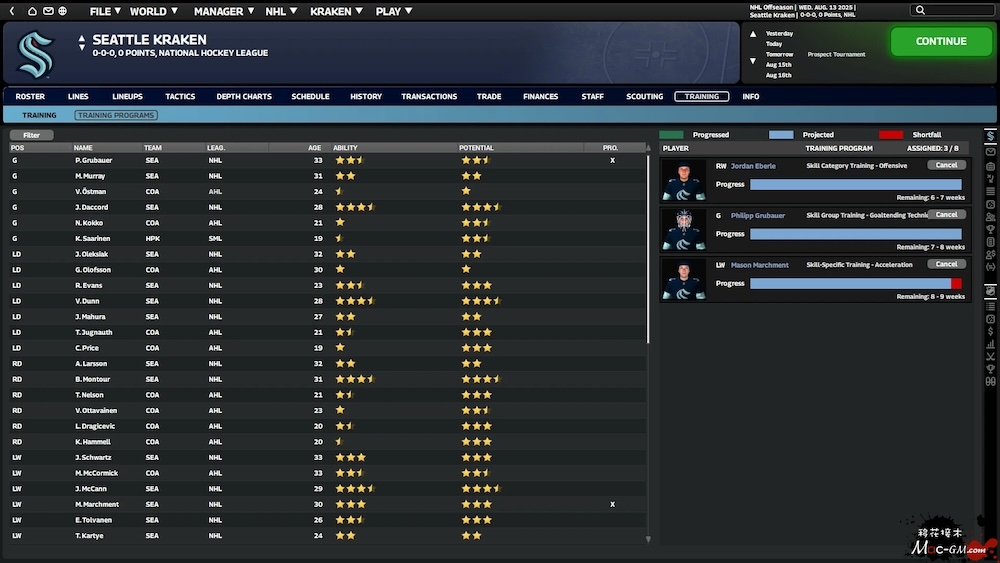
Task: Cancel Mason Marchment's Acceleration training
Action: [946, 264]
